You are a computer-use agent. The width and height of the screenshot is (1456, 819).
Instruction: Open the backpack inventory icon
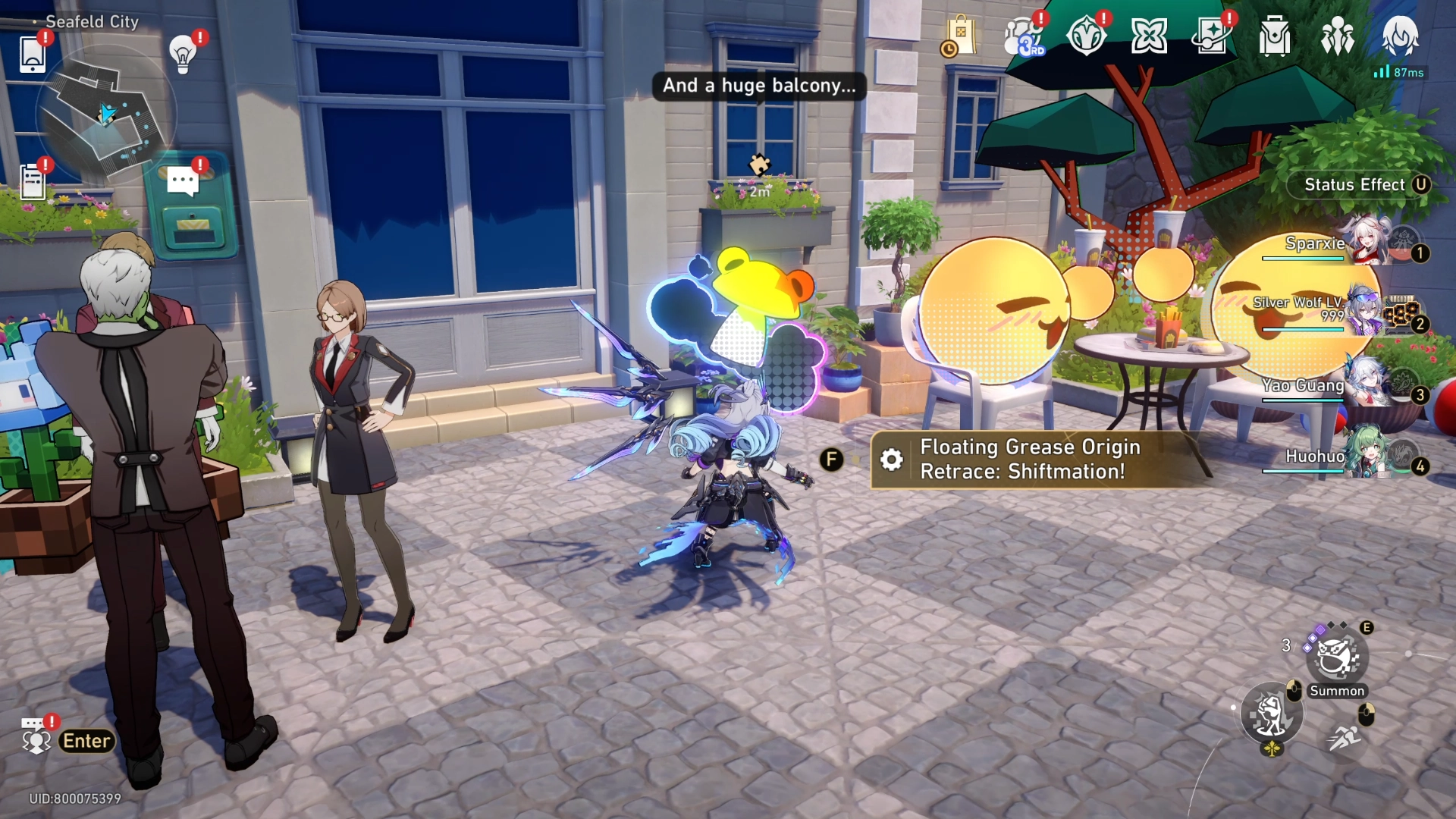1274,36
